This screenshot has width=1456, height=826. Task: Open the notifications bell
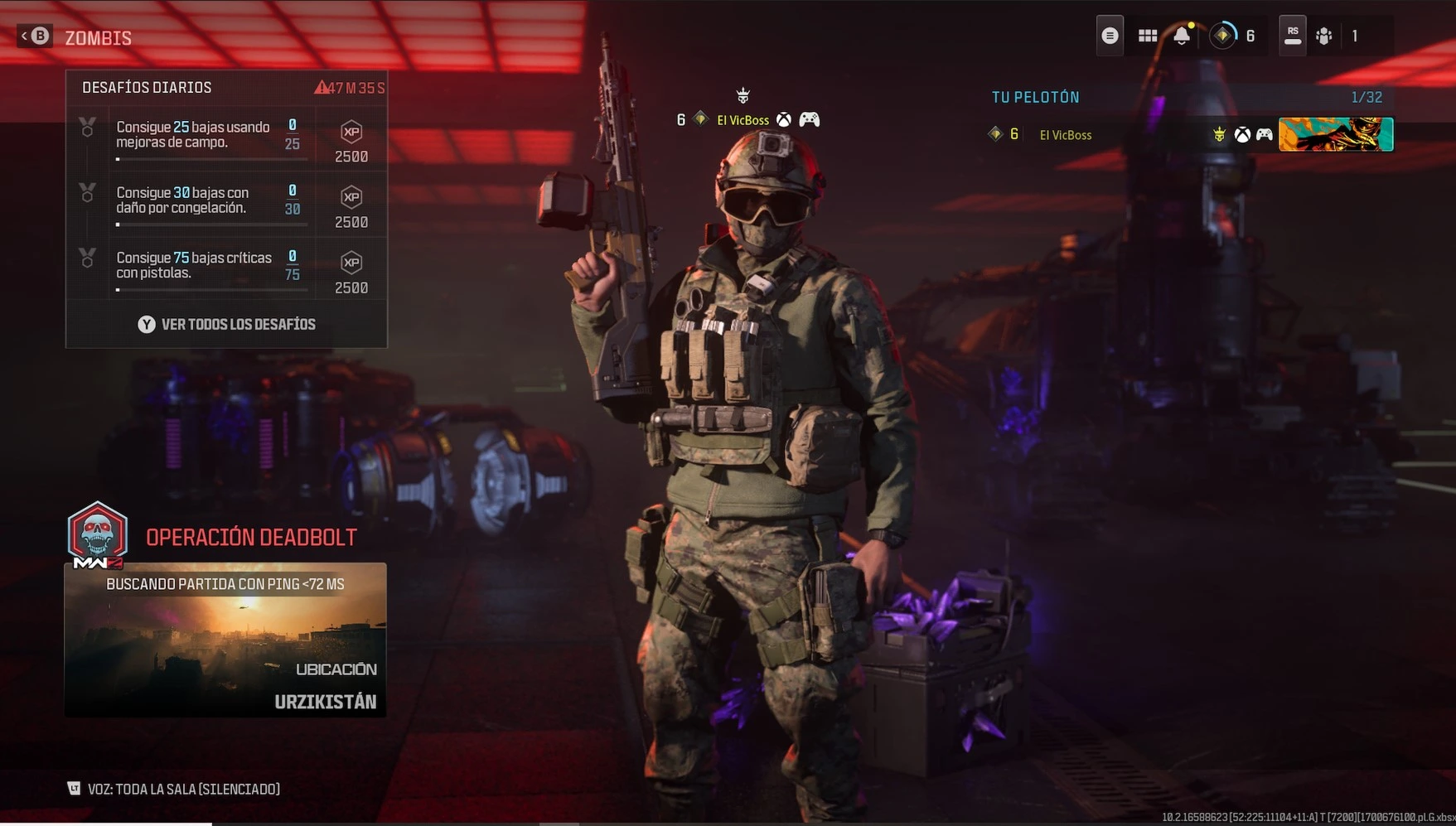(1182, 36)
